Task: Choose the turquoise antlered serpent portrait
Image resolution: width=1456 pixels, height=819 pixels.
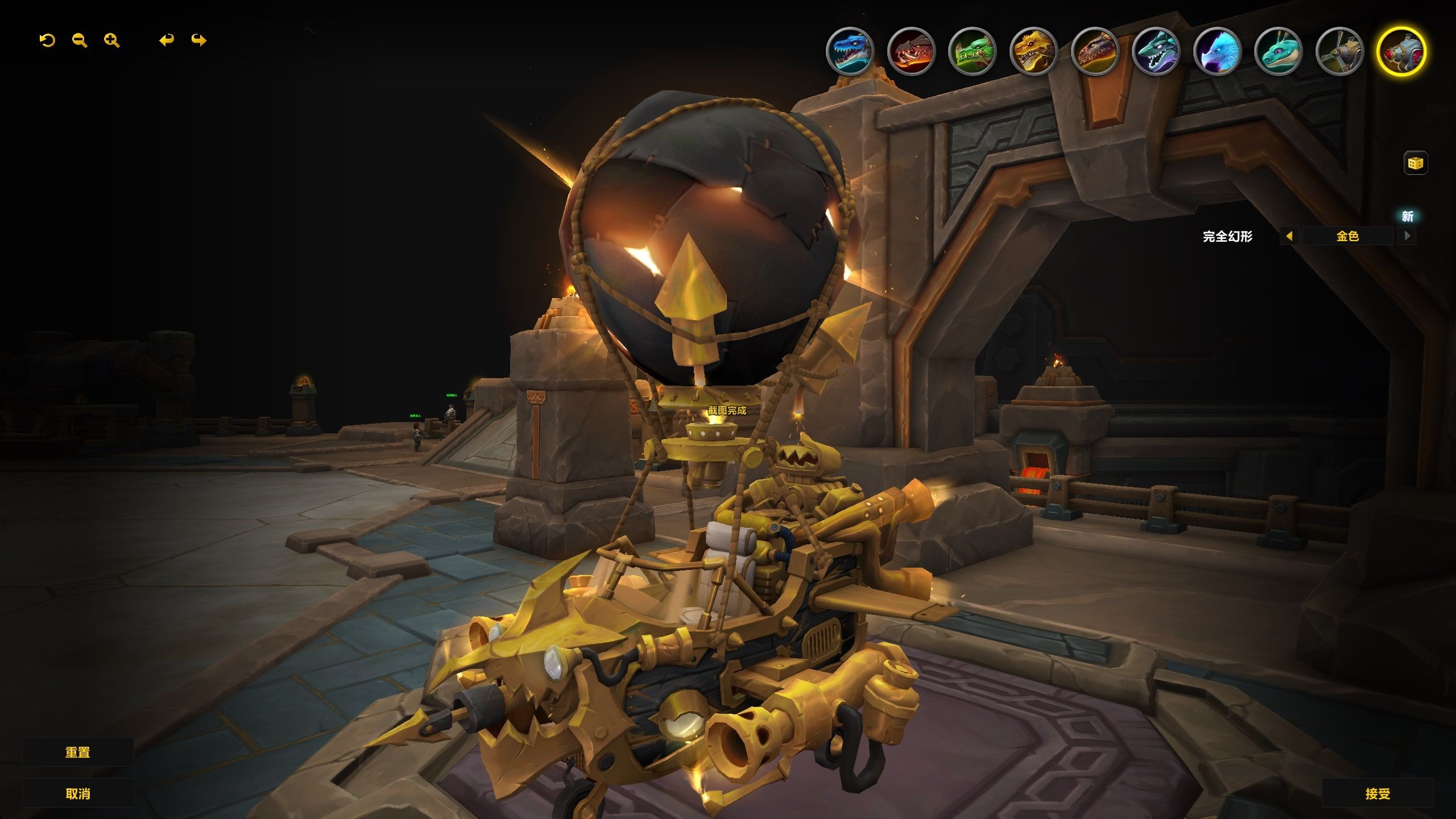Action: click(1278, 51)
